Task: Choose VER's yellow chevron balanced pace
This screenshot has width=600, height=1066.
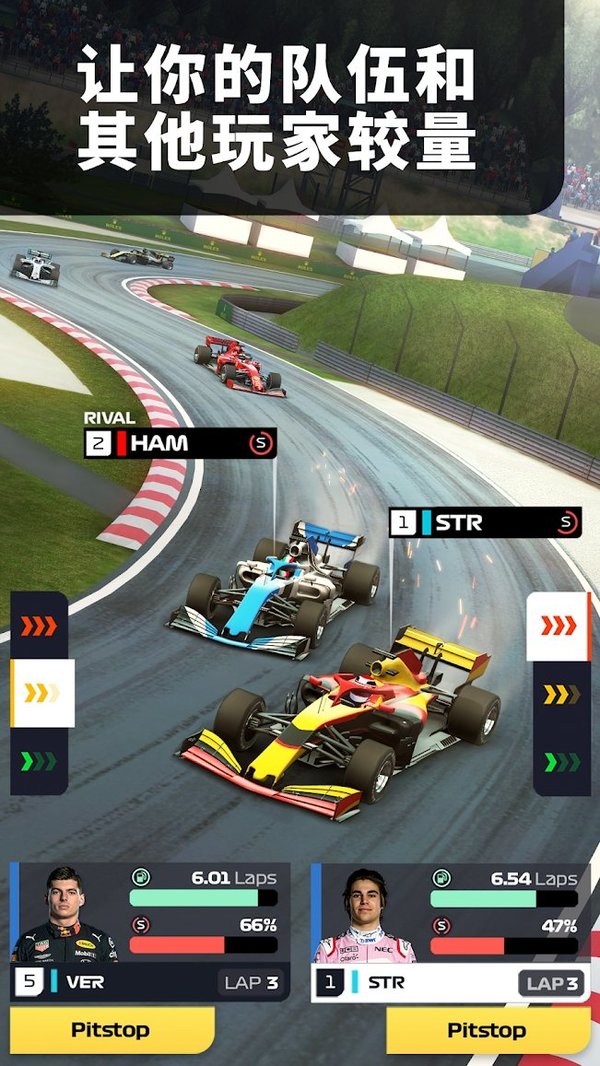Action: (x=41, y=693)
